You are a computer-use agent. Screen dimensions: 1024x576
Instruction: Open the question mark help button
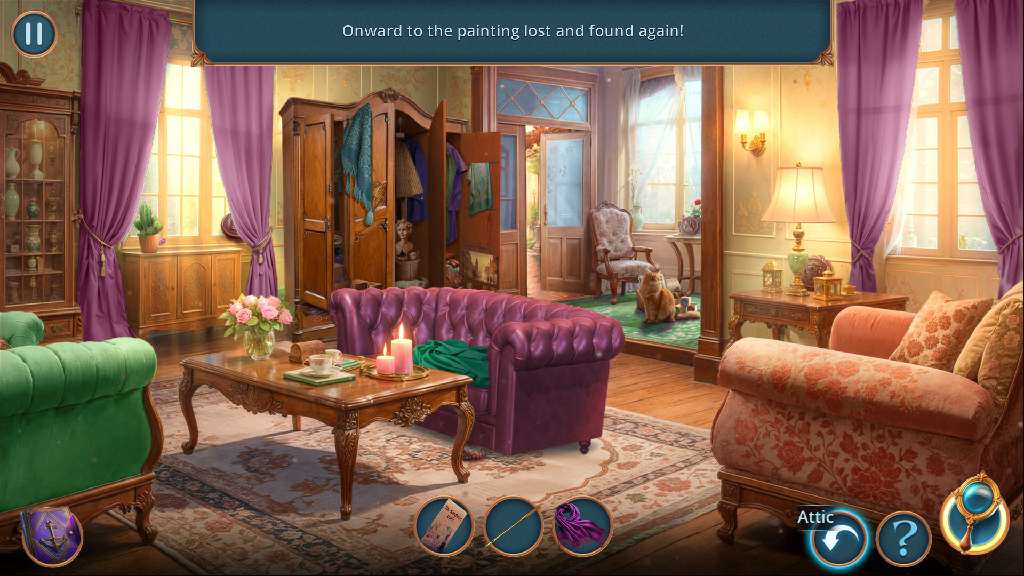click(903, 540)
